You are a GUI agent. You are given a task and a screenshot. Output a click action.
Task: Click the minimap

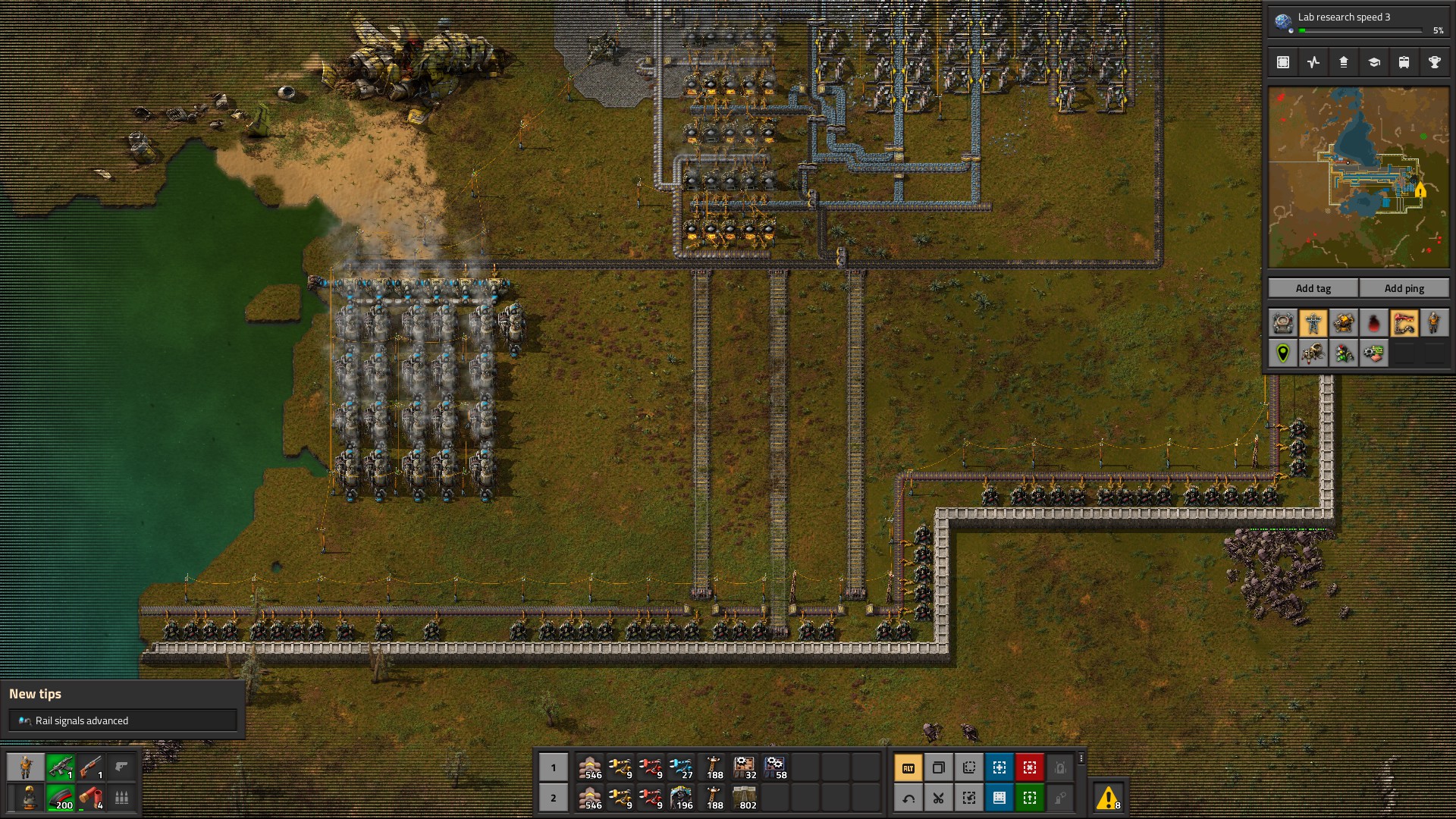click(x=1358, y=177)
